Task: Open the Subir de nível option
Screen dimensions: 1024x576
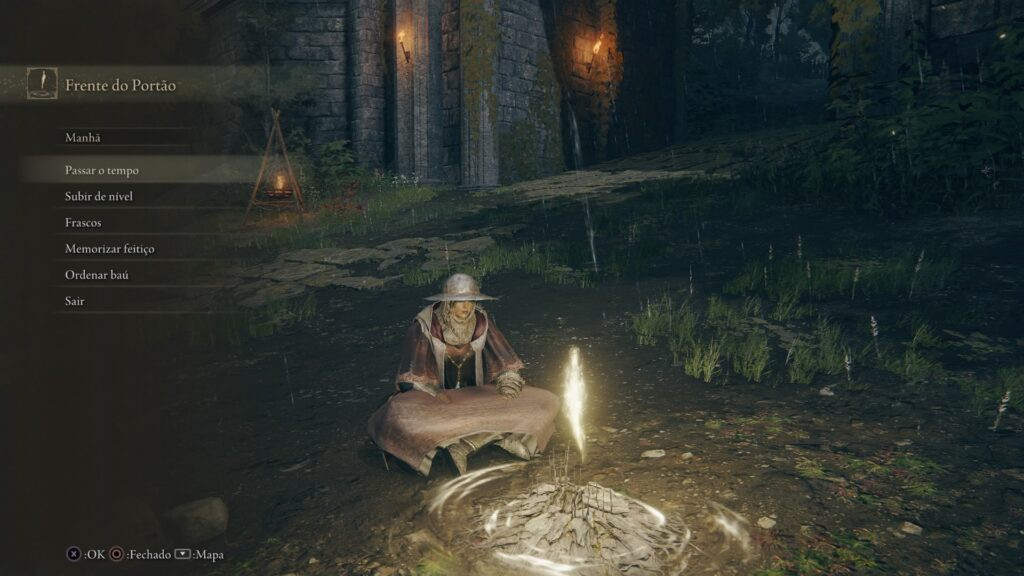Action: click(99, 196)
